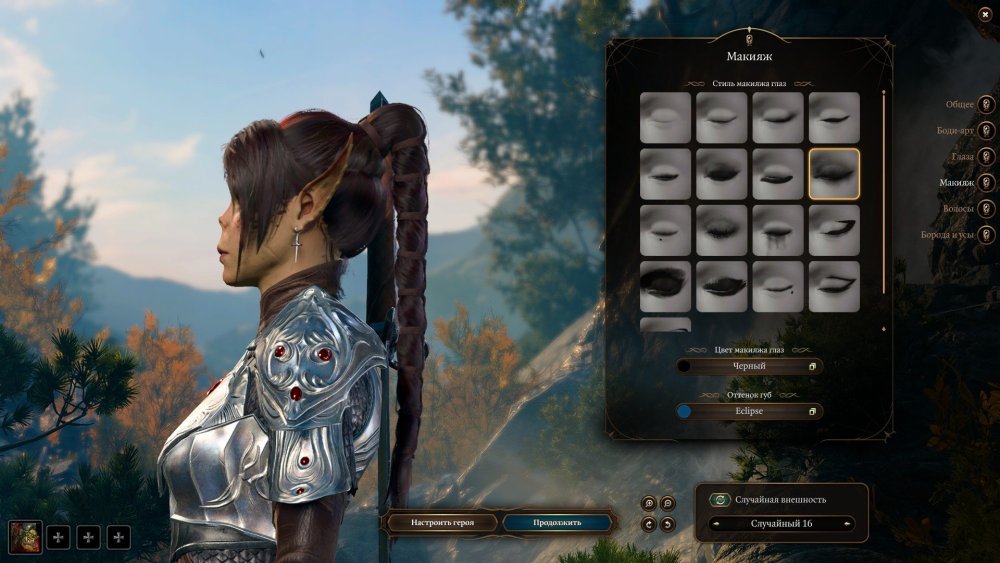Zoom out the camera with the minus magnifier
The height and width of the screenshot is (563, 1000).
668,503
